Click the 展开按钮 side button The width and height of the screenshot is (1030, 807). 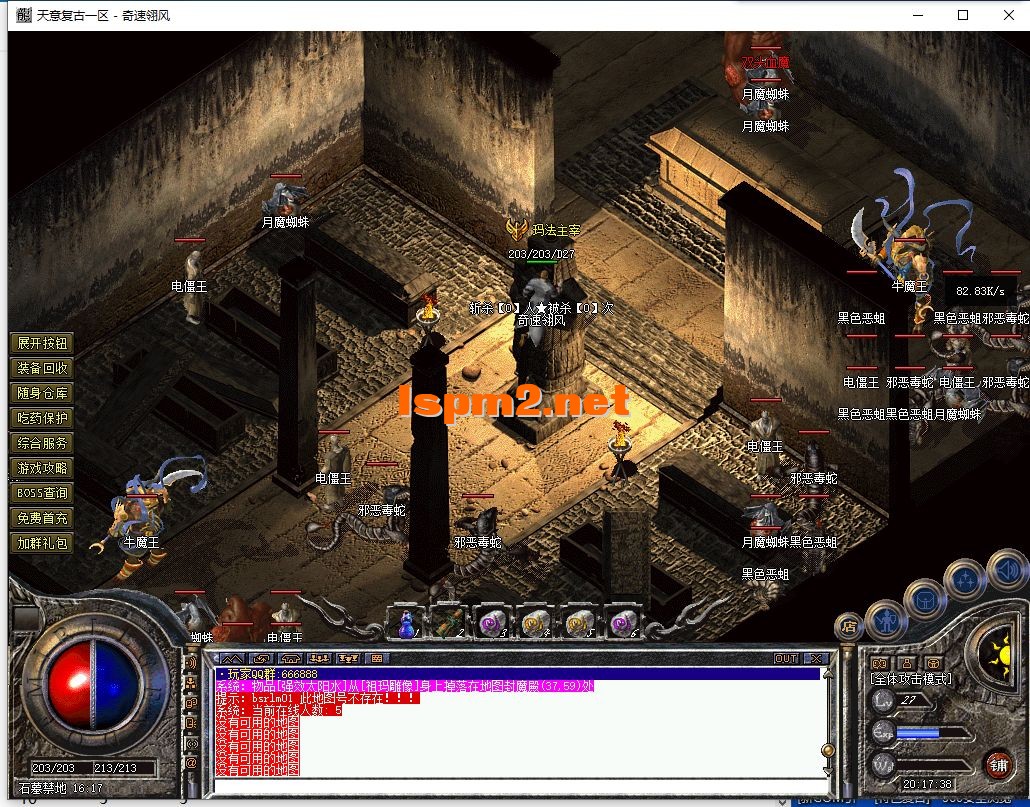point(42,343)
